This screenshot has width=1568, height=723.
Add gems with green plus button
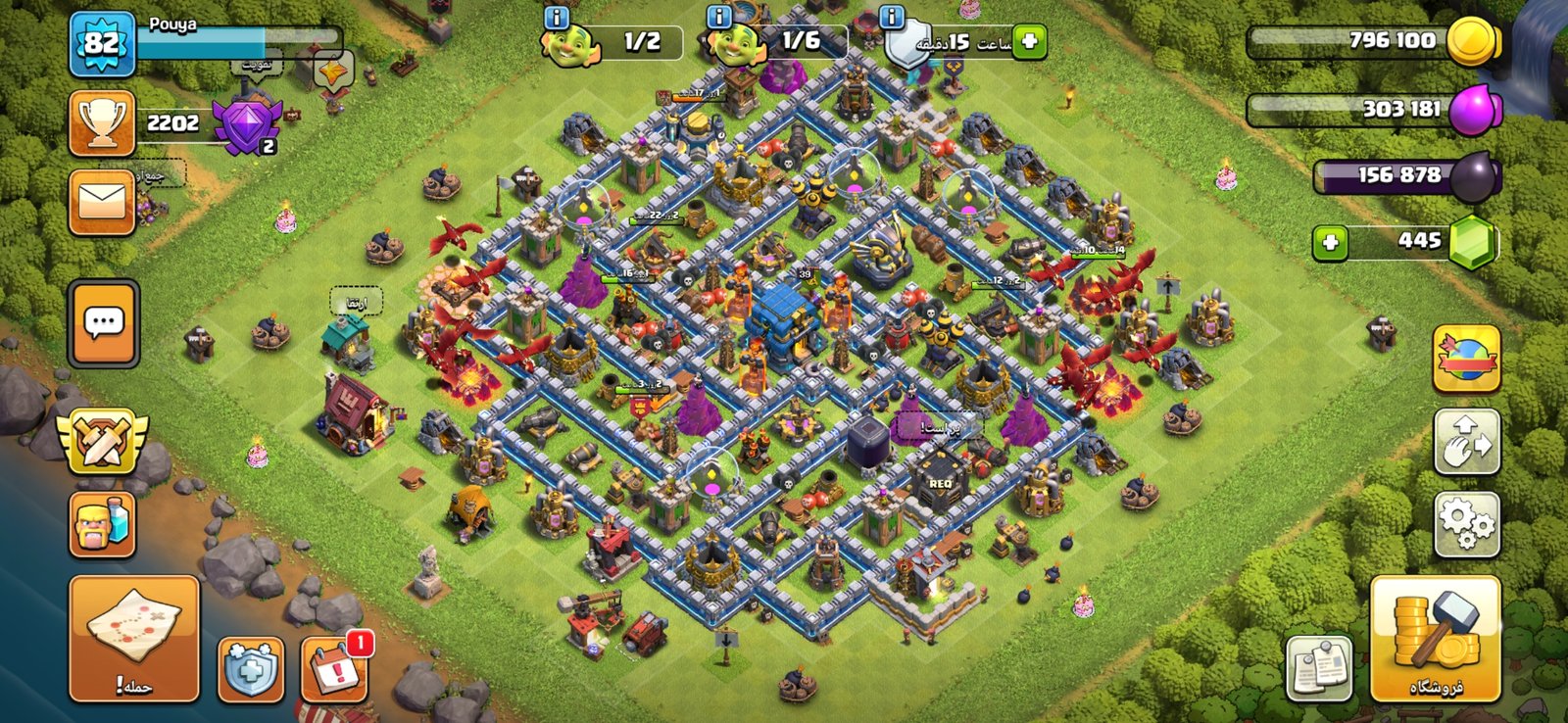1330,242
